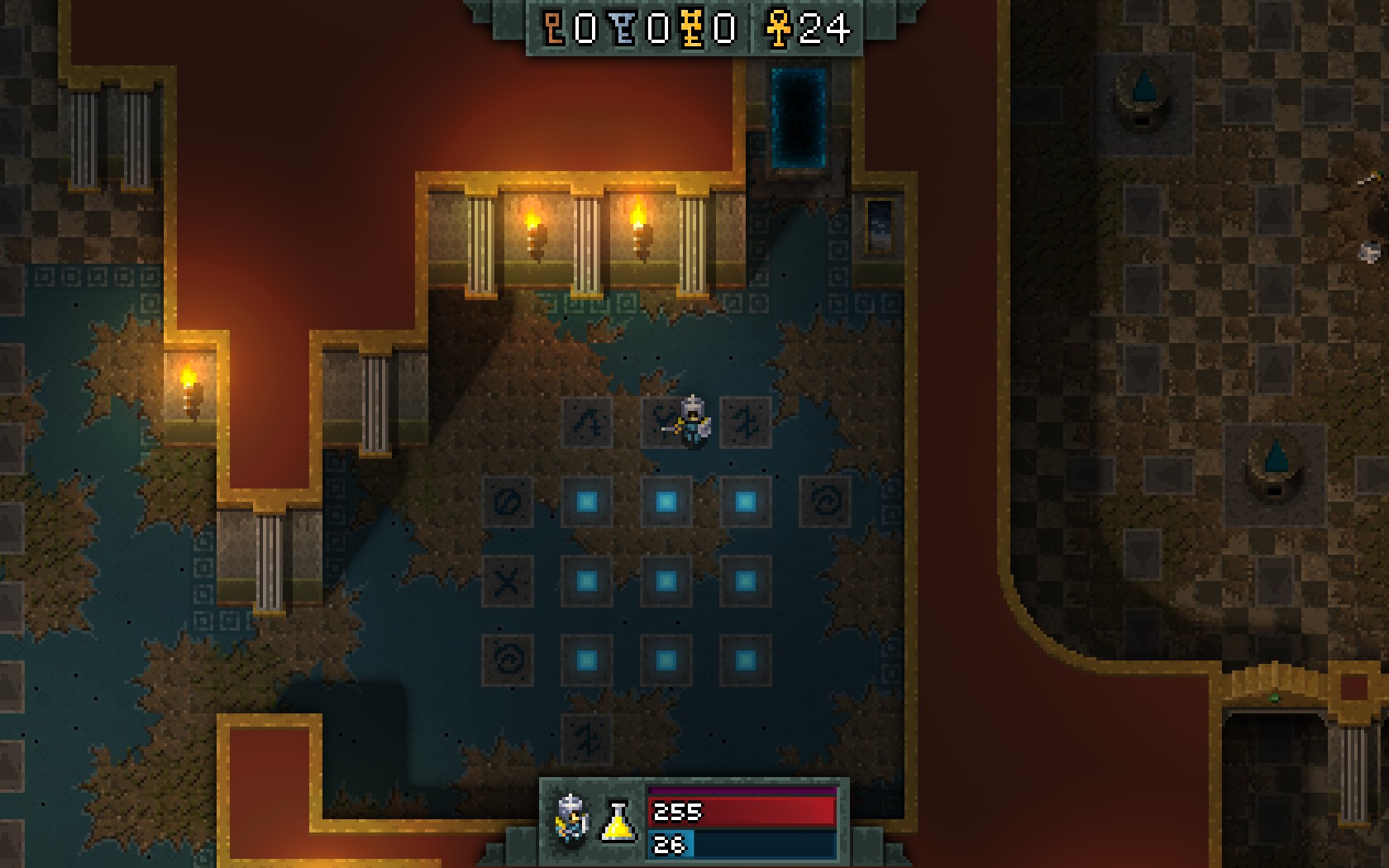Click the knight character portrait
Image resolution: width=1389 pixels, height=868 pixels.
pos(571,820)
